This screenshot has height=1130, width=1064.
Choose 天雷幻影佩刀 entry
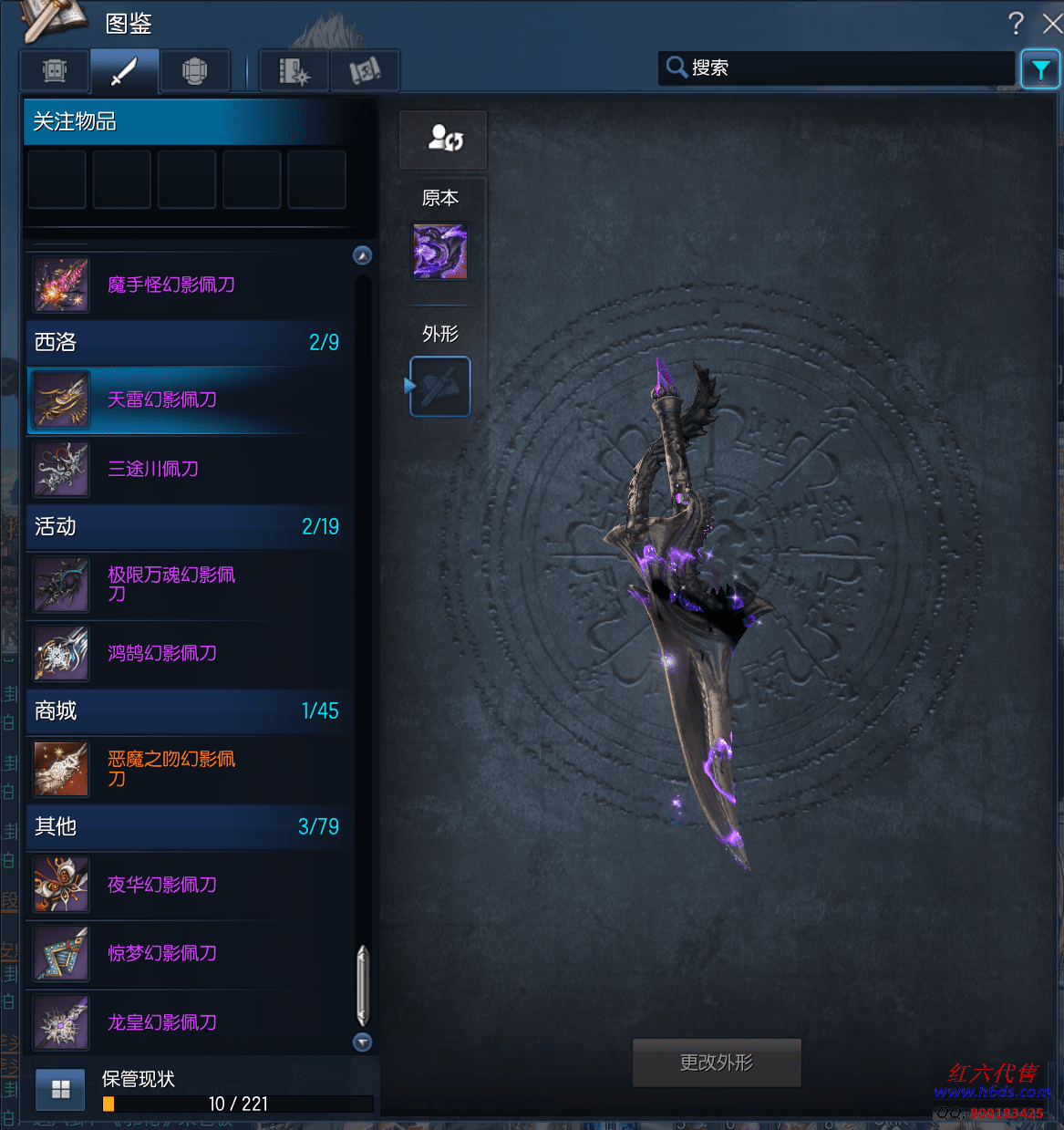162,399
